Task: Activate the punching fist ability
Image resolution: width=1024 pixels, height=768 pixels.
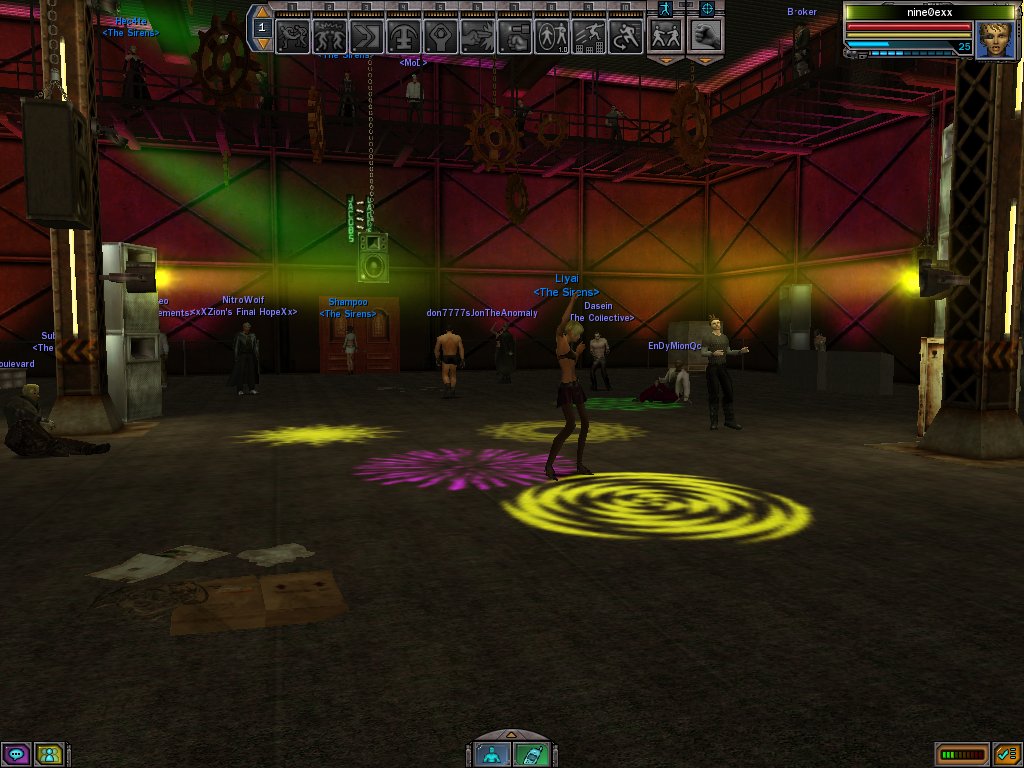Action: [514, 37]
